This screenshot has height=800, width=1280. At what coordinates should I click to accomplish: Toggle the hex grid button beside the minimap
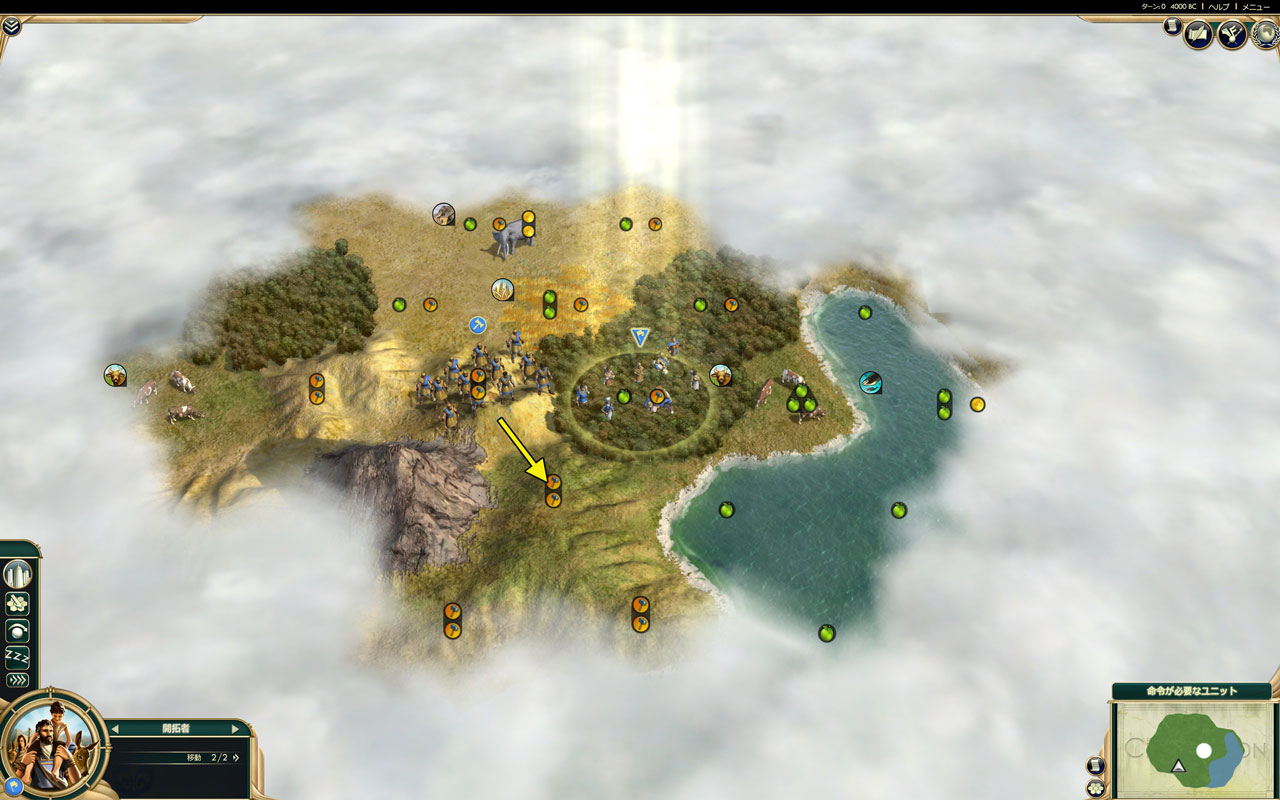1095,787
